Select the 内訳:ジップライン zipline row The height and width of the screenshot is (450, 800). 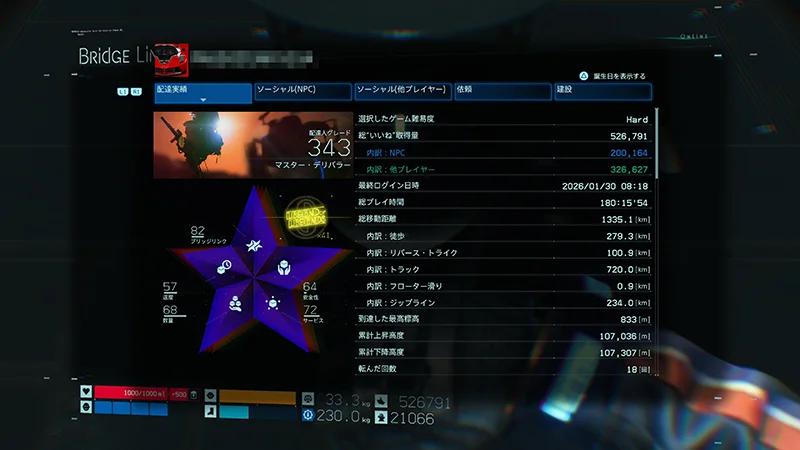[503, 303]
